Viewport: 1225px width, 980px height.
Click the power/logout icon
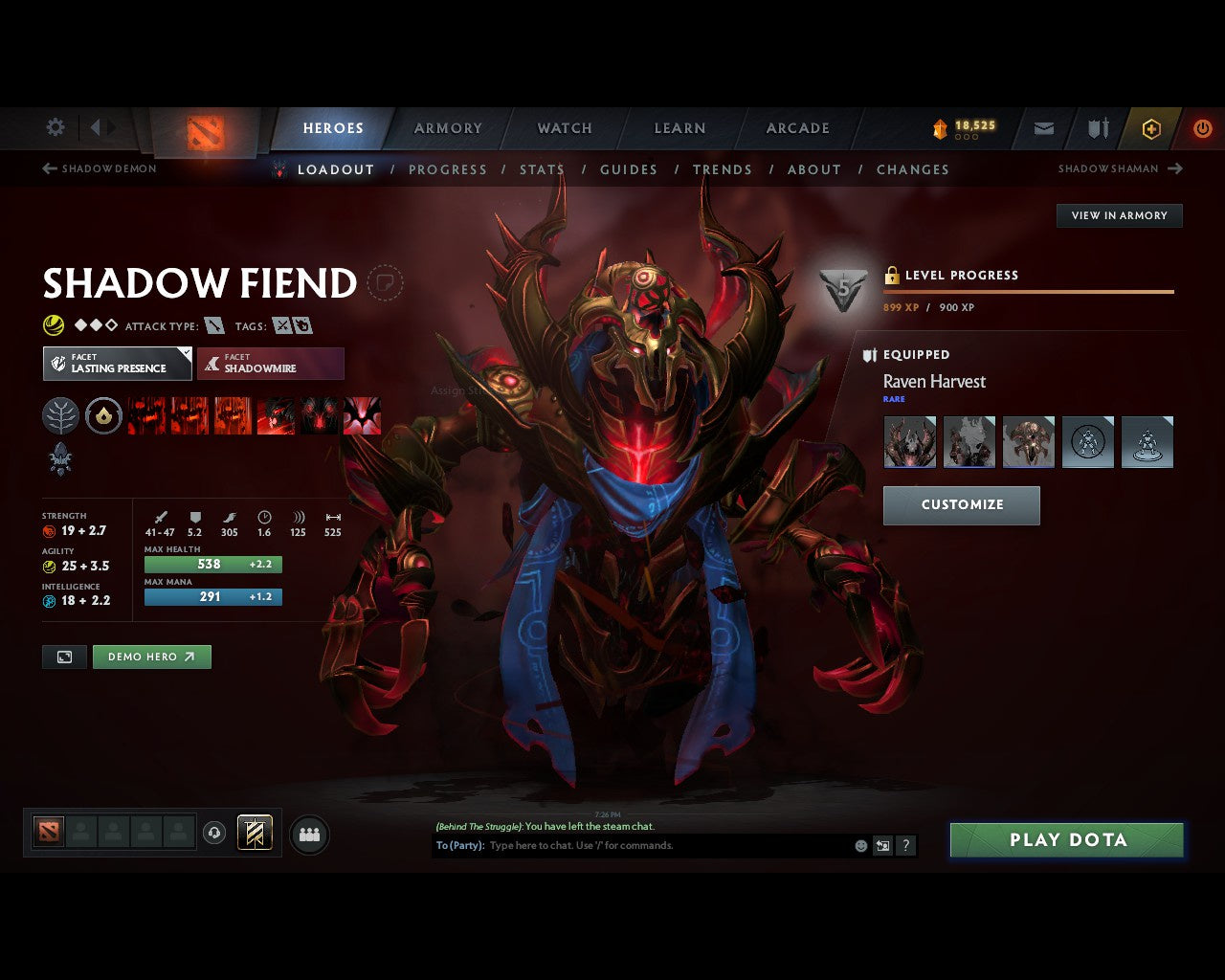[x=1203, y=127]
